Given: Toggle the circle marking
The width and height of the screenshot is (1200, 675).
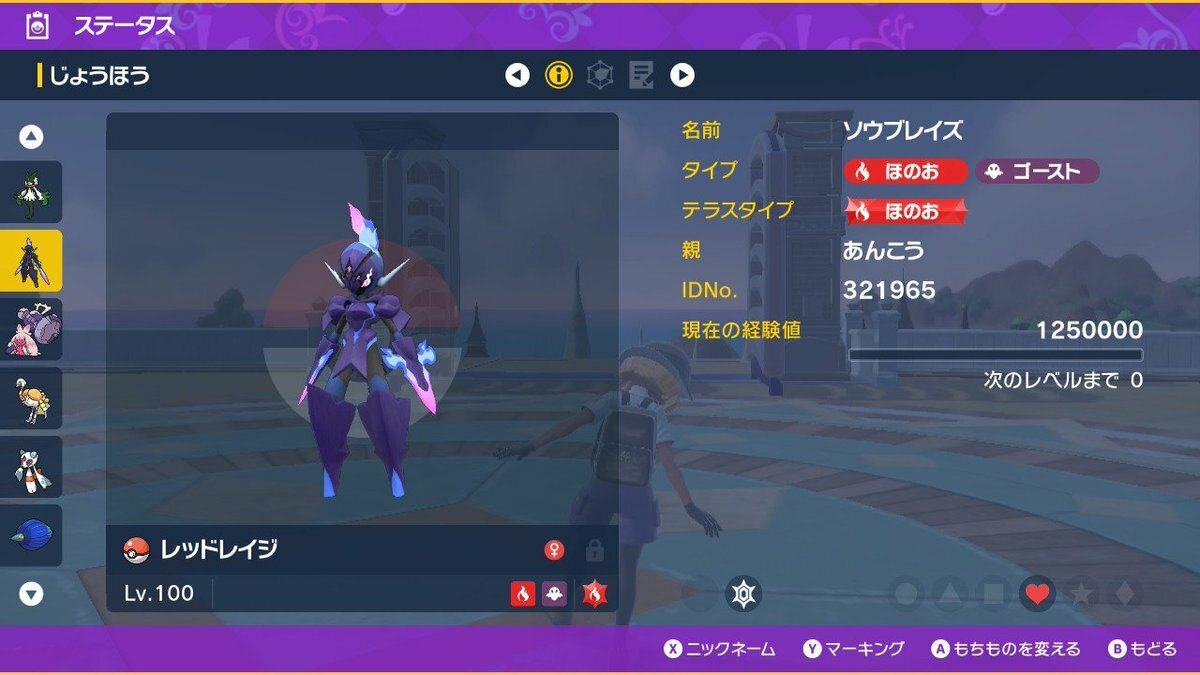Looking at the screenshot, I should (905, 594).
